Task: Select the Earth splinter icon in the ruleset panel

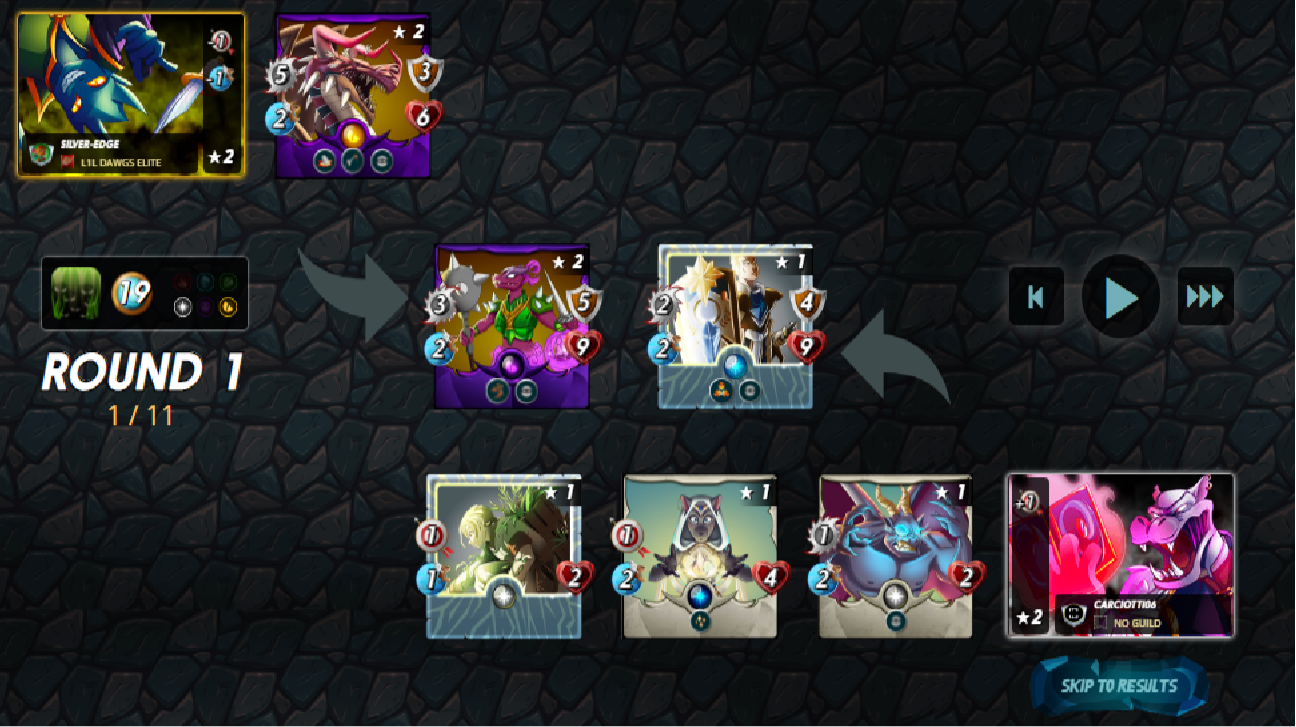Action: point(227,283)
